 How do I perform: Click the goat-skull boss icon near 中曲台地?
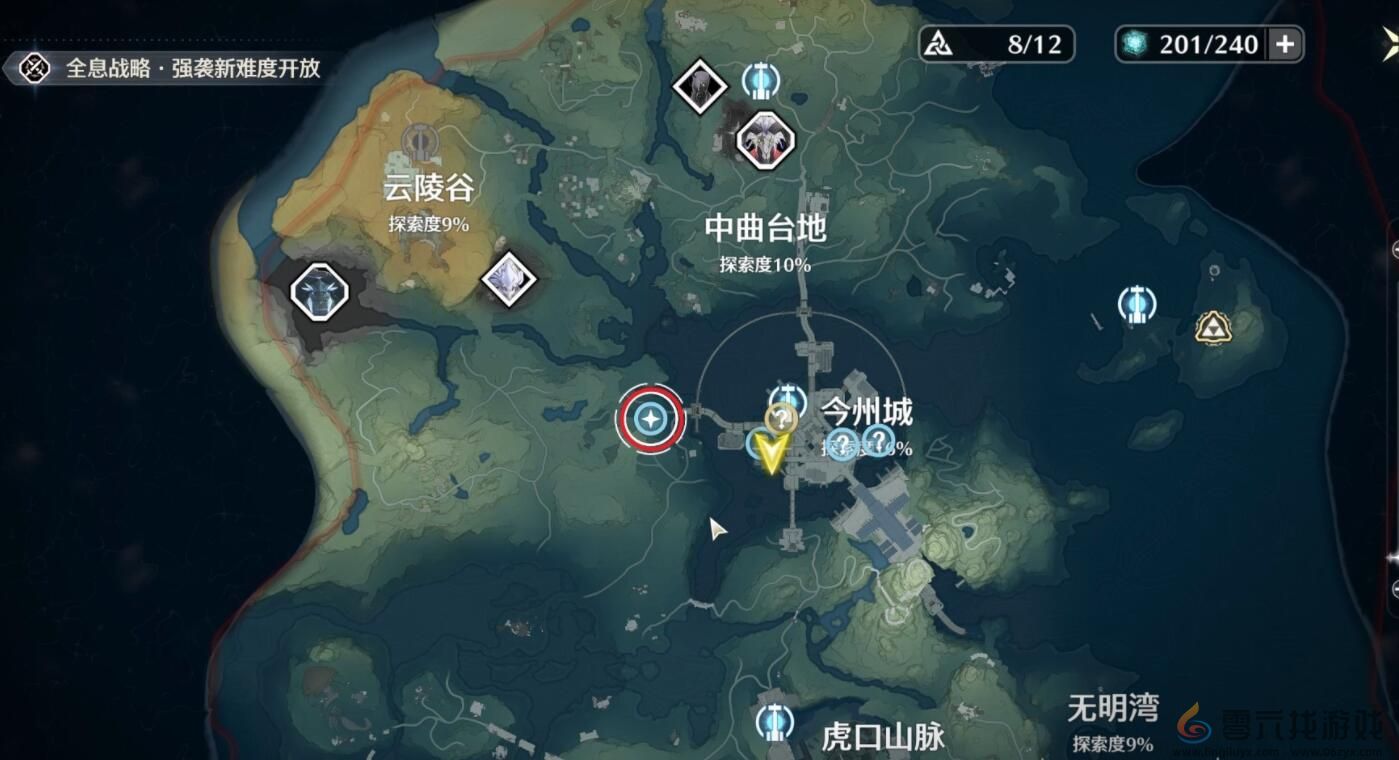[x=763, y=140]
